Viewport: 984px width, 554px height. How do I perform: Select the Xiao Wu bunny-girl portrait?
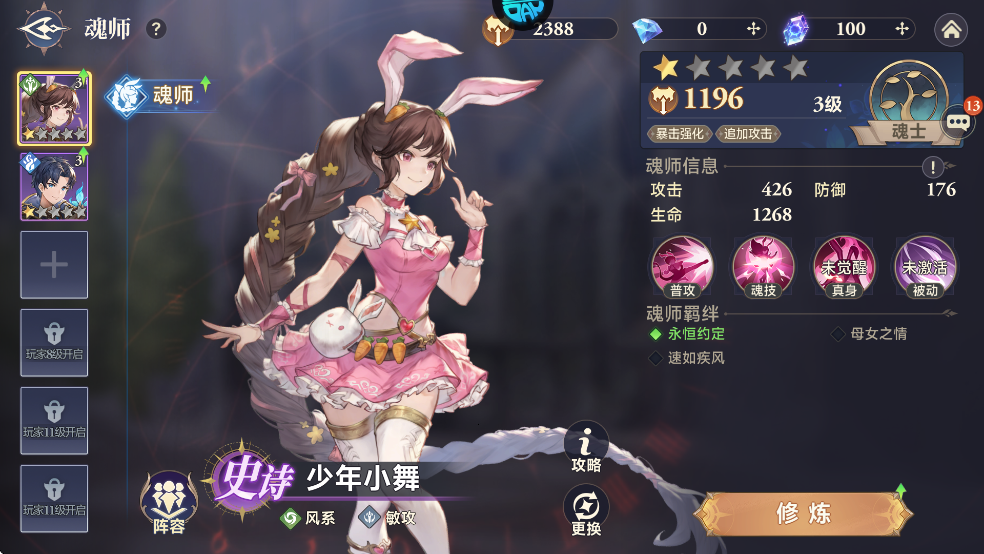(x=54, y=108)
